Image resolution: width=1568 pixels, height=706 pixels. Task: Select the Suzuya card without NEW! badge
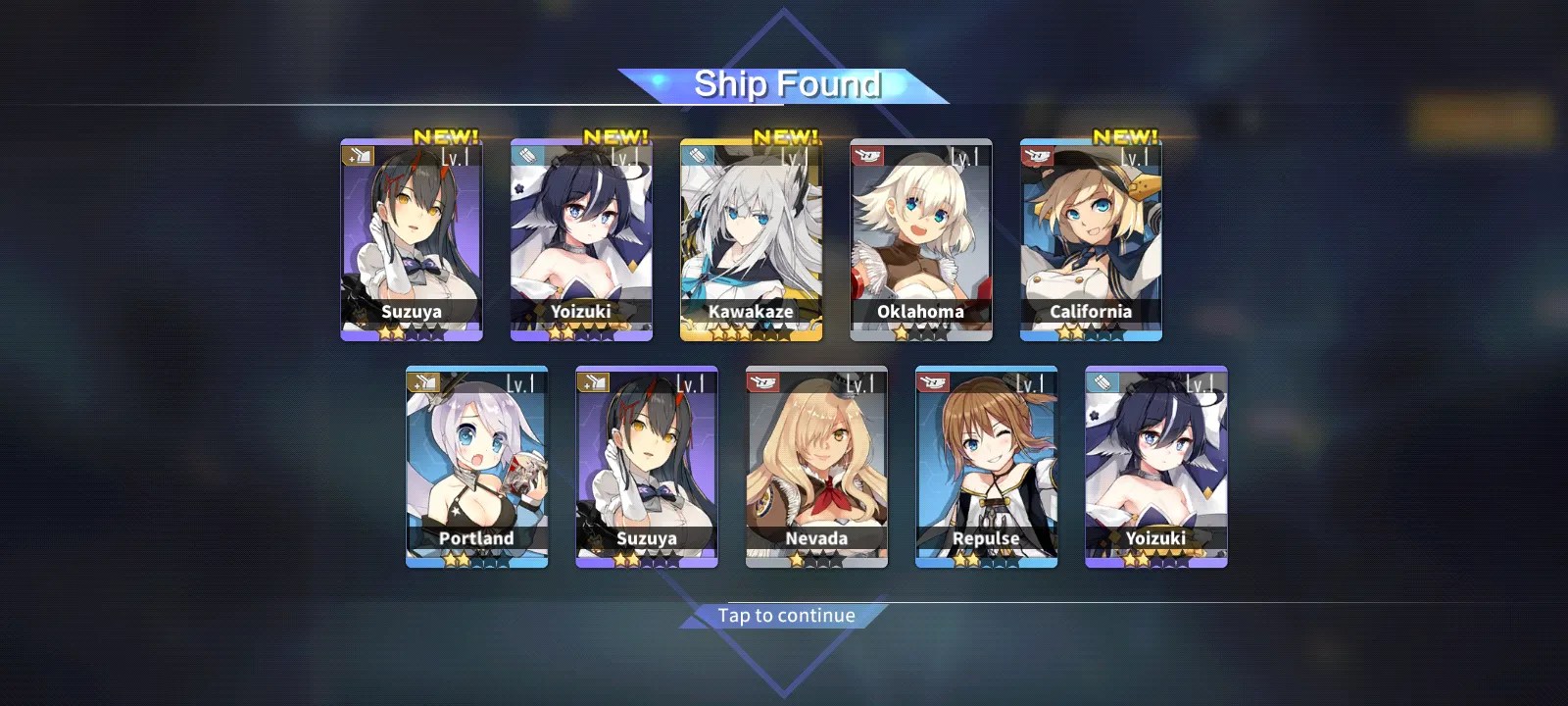coord(647,467)
